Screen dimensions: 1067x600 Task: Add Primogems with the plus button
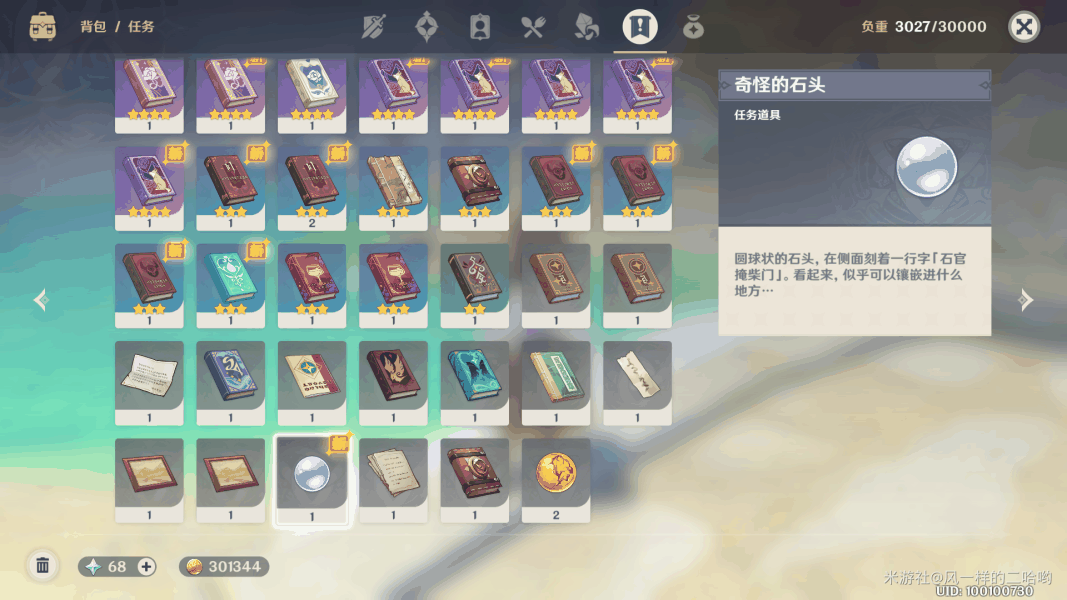(x=146, y=567)
